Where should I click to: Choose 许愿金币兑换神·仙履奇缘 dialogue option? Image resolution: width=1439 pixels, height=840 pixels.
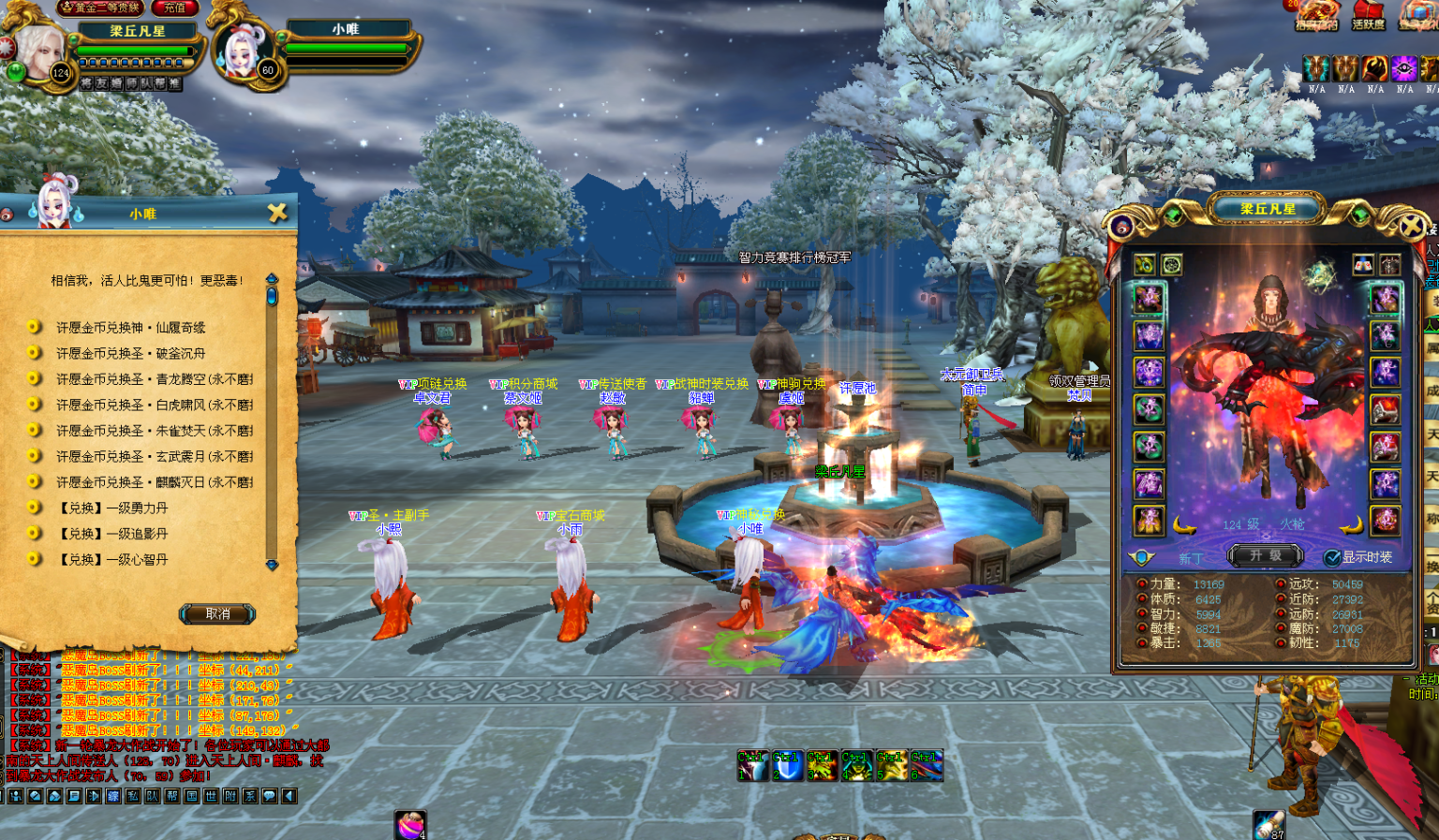point(130,328)
